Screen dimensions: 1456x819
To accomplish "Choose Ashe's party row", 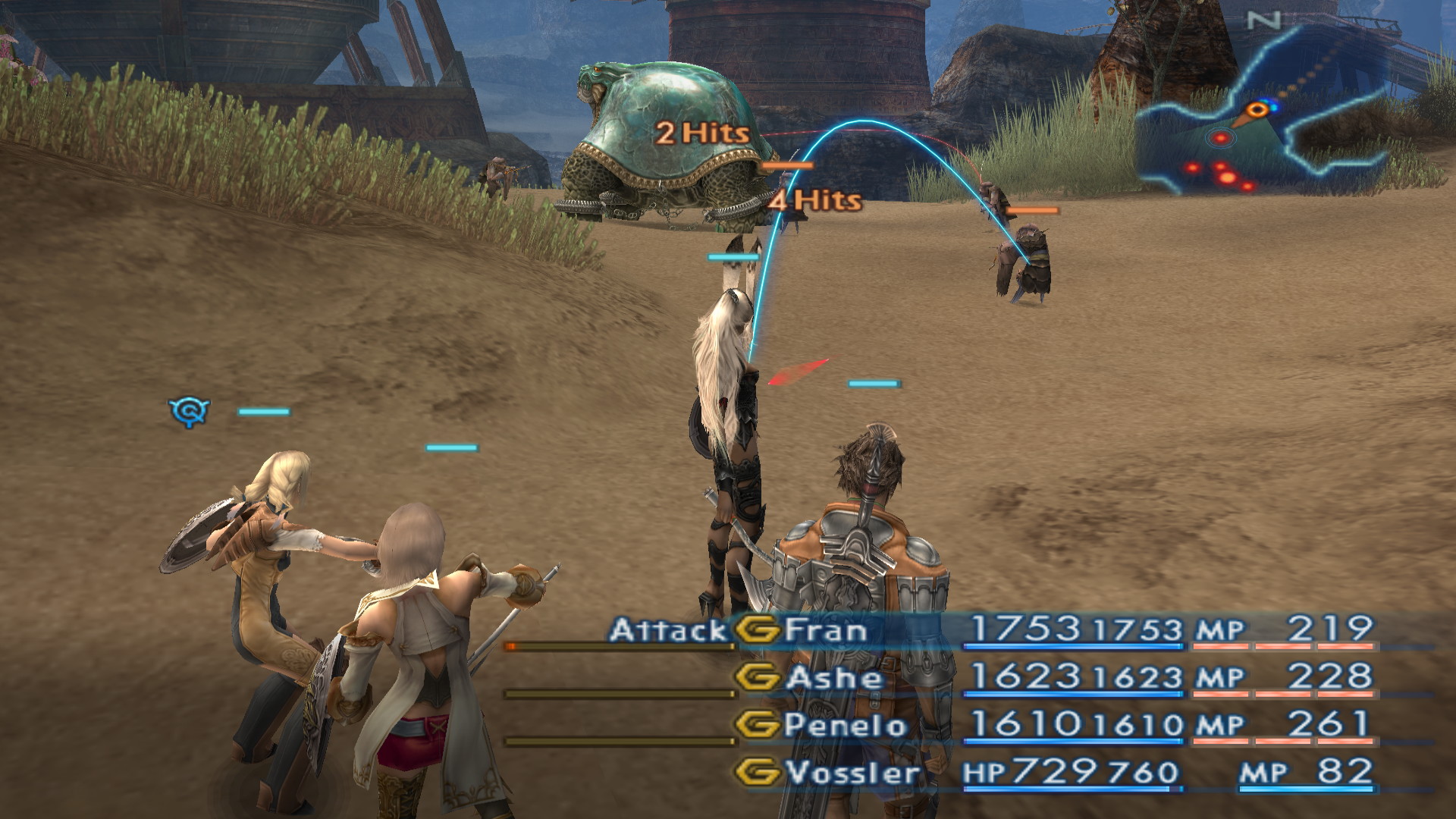I will 834,677.
